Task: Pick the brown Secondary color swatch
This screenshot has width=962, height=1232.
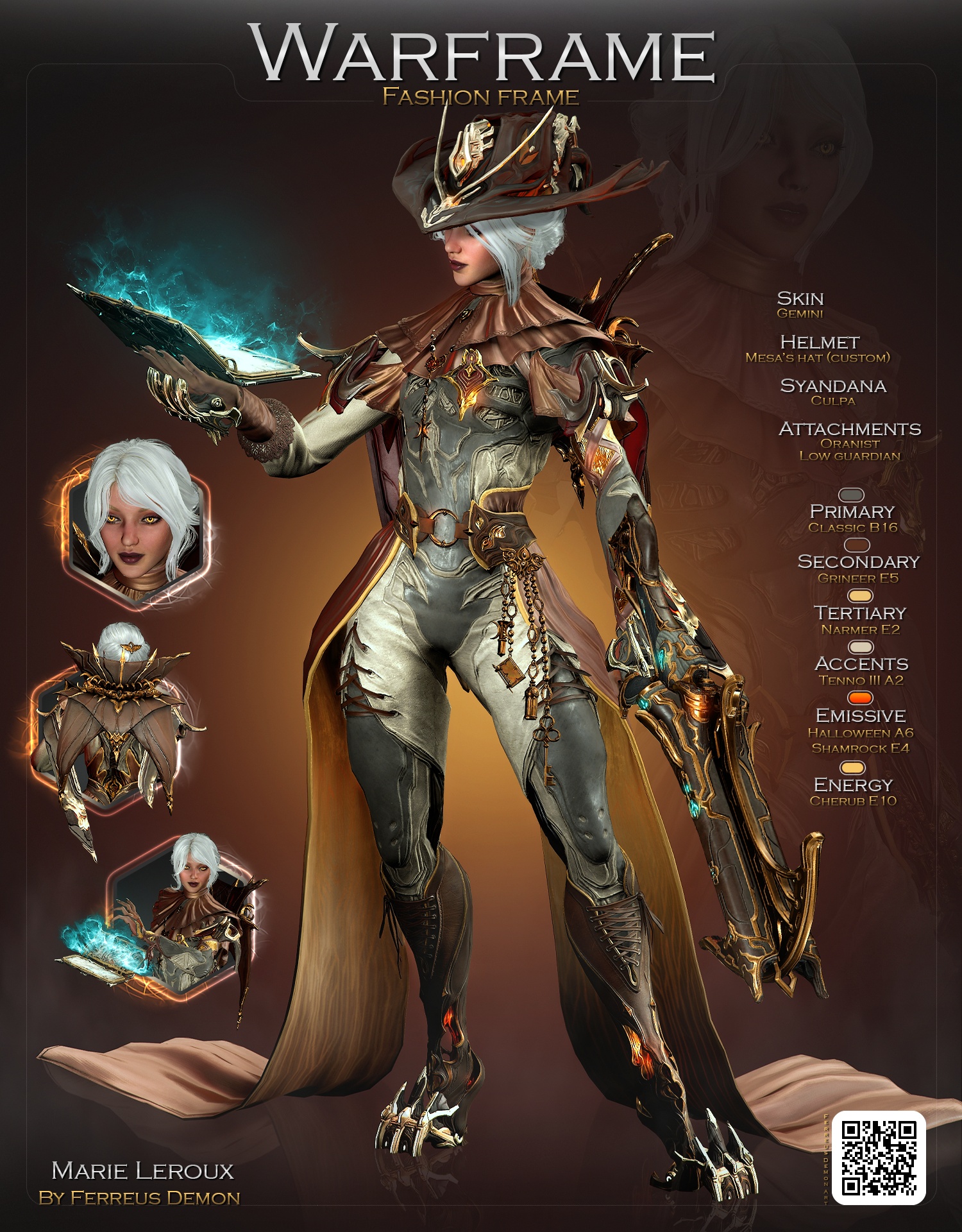Action: (857, 545)
